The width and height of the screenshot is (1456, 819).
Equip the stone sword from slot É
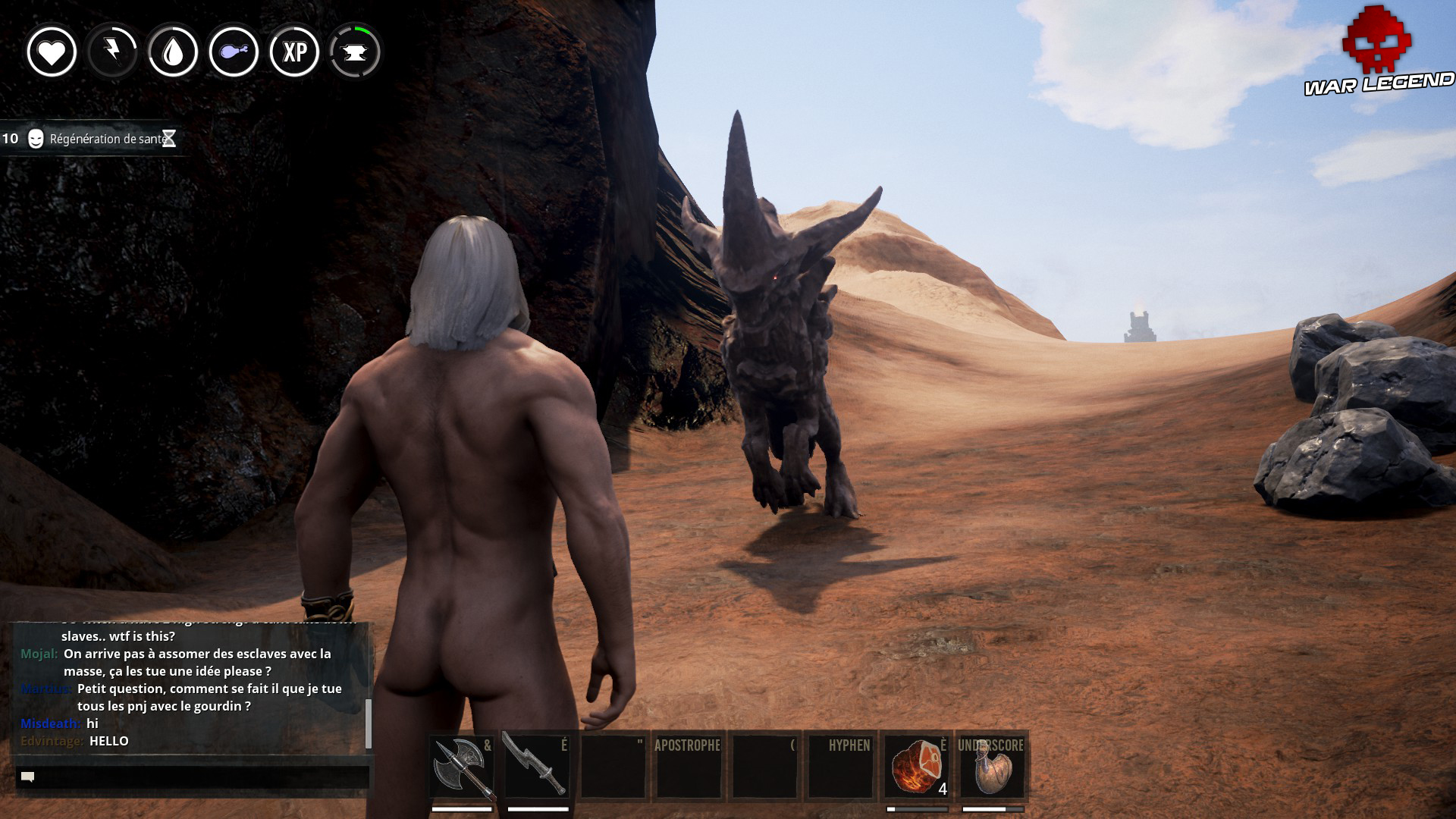click(x=535, y=766)
